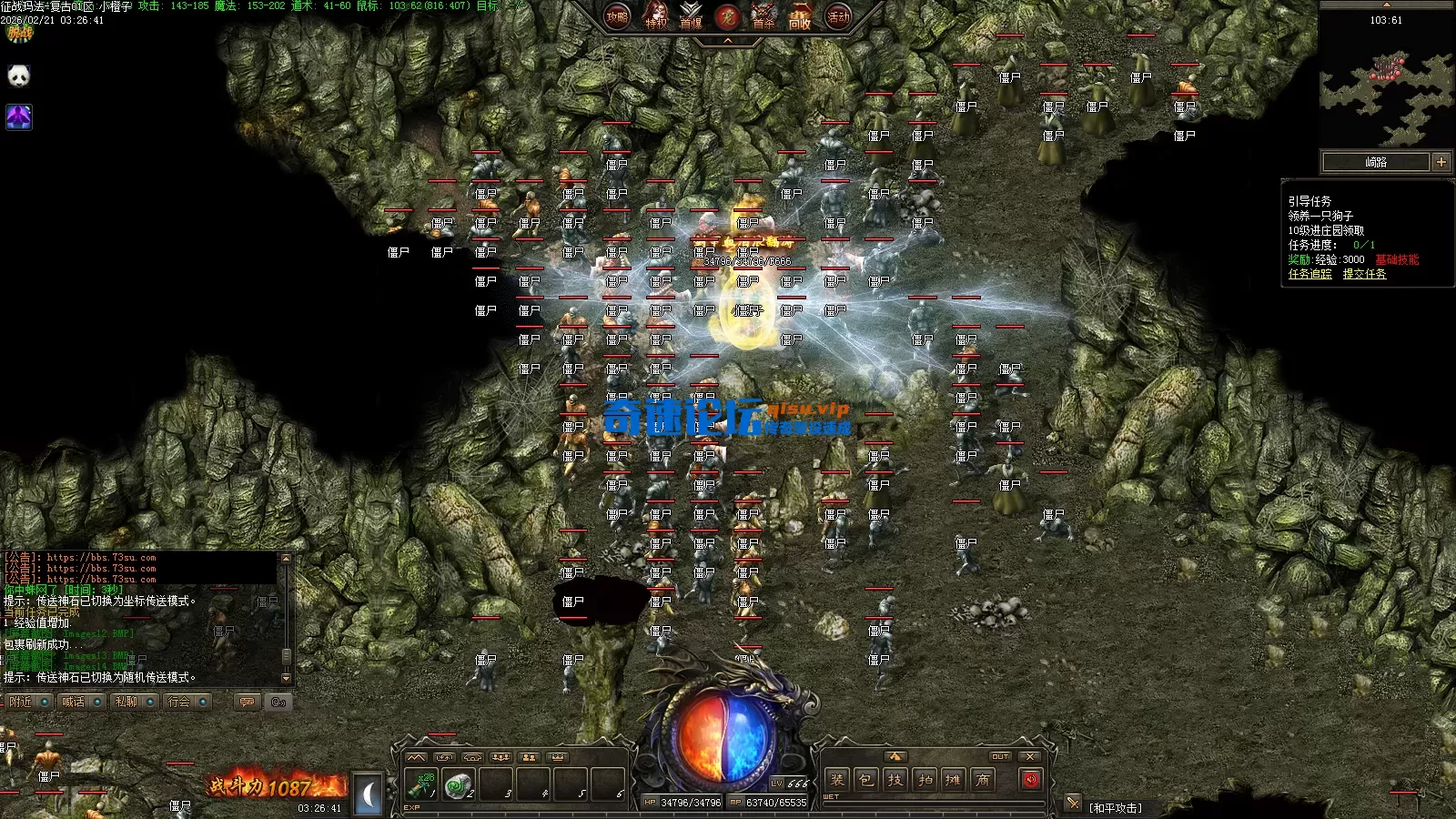Open the 活动 events button

click(838, 16)
